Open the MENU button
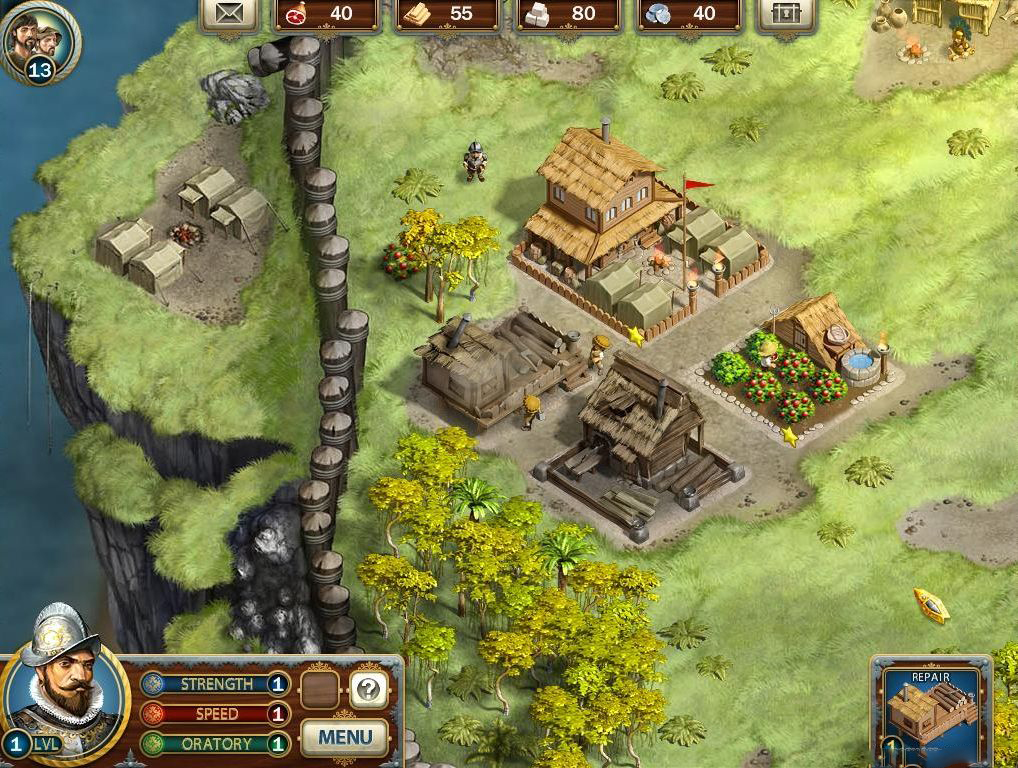 [x=345, y=738]
